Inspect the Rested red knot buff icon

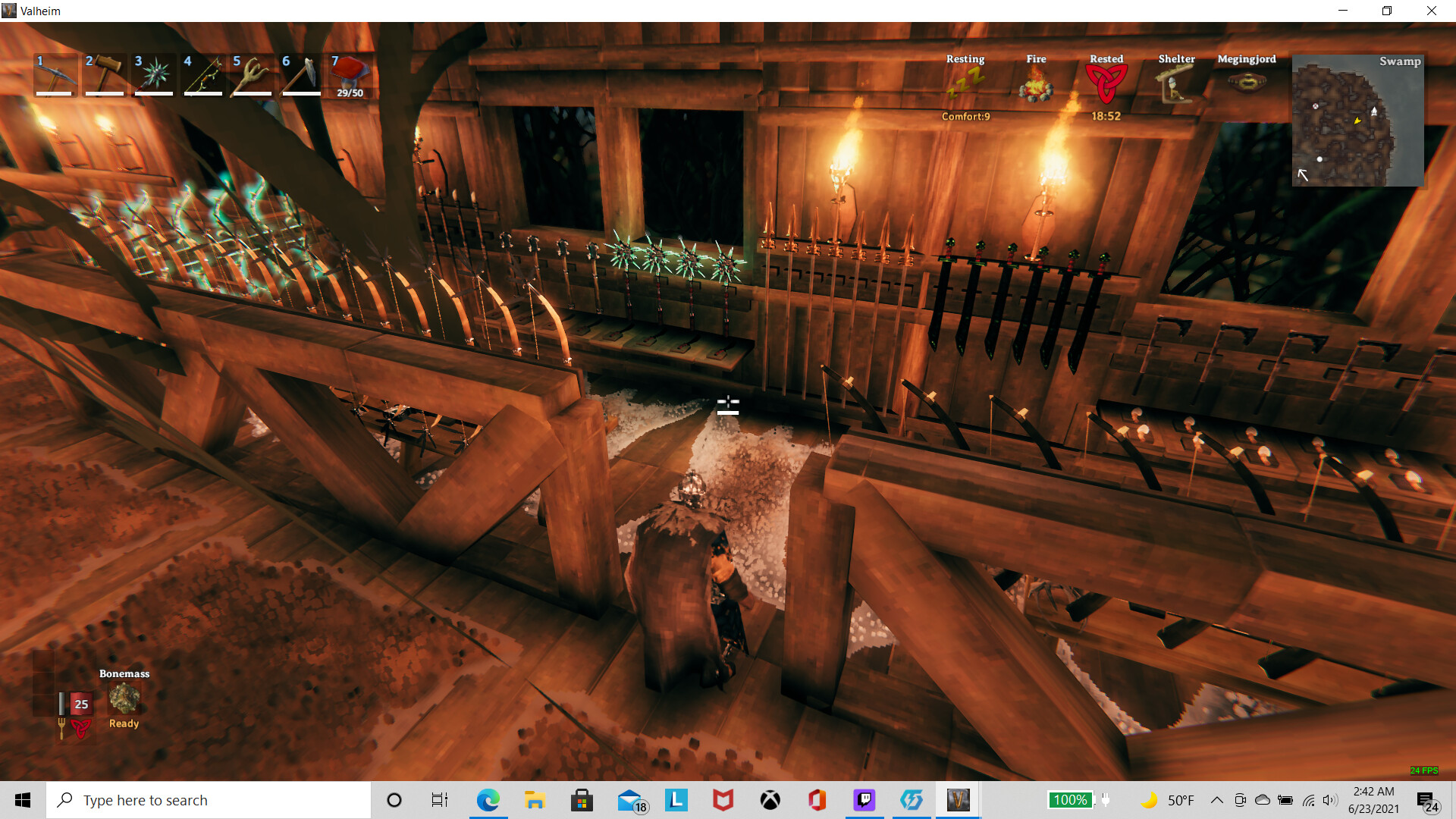tap(1106, 83)
